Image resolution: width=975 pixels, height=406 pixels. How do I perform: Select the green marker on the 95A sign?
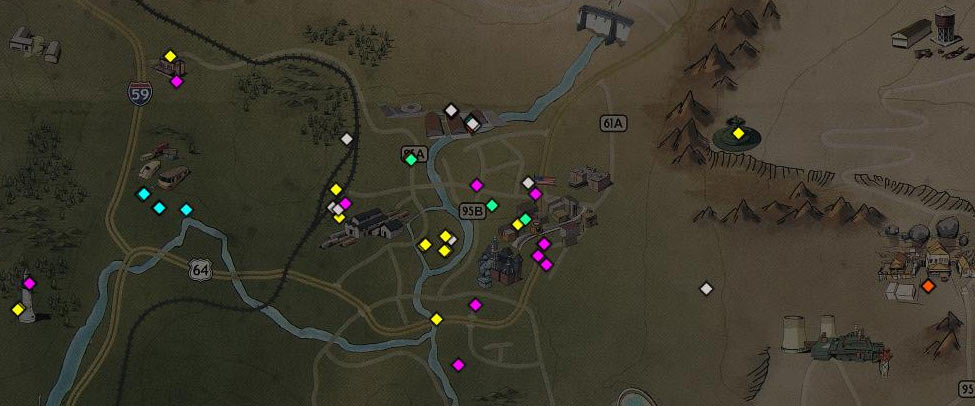point(410,159)
